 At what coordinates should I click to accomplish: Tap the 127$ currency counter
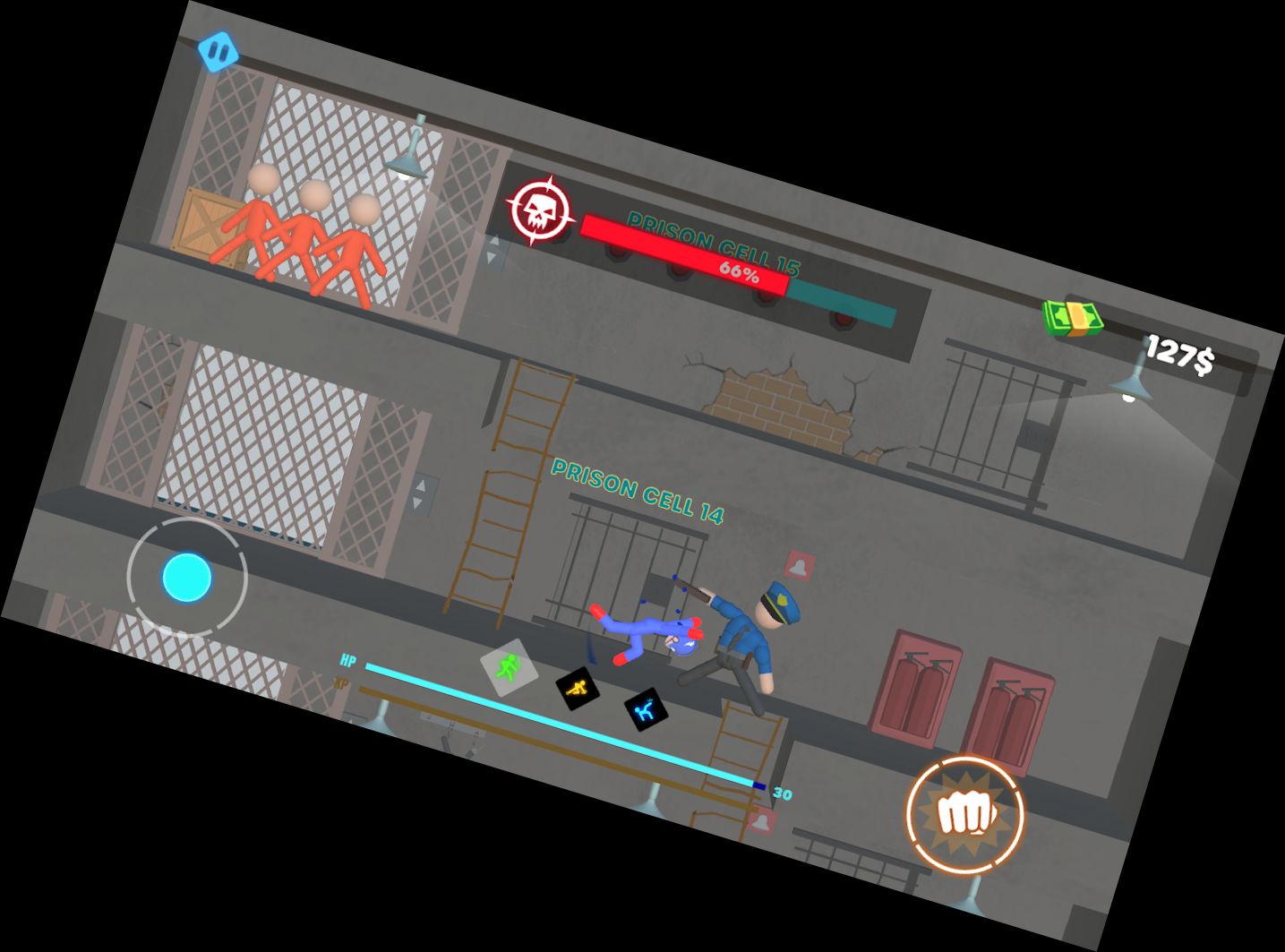(1180, 352)
